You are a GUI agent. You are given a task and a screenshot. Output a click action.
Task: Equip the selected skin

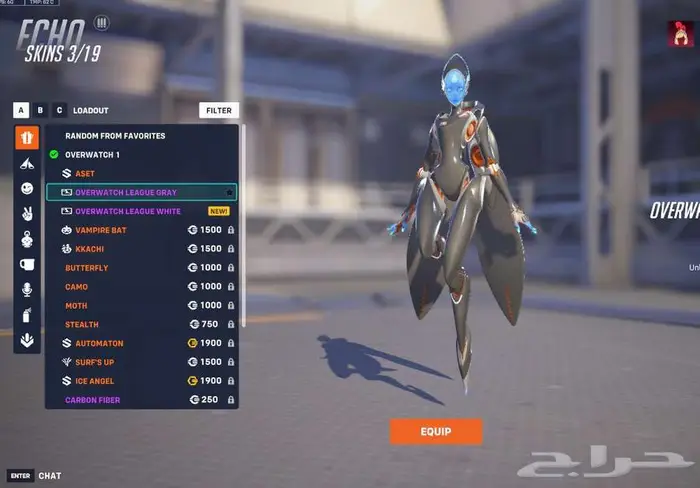coord(436,431)
